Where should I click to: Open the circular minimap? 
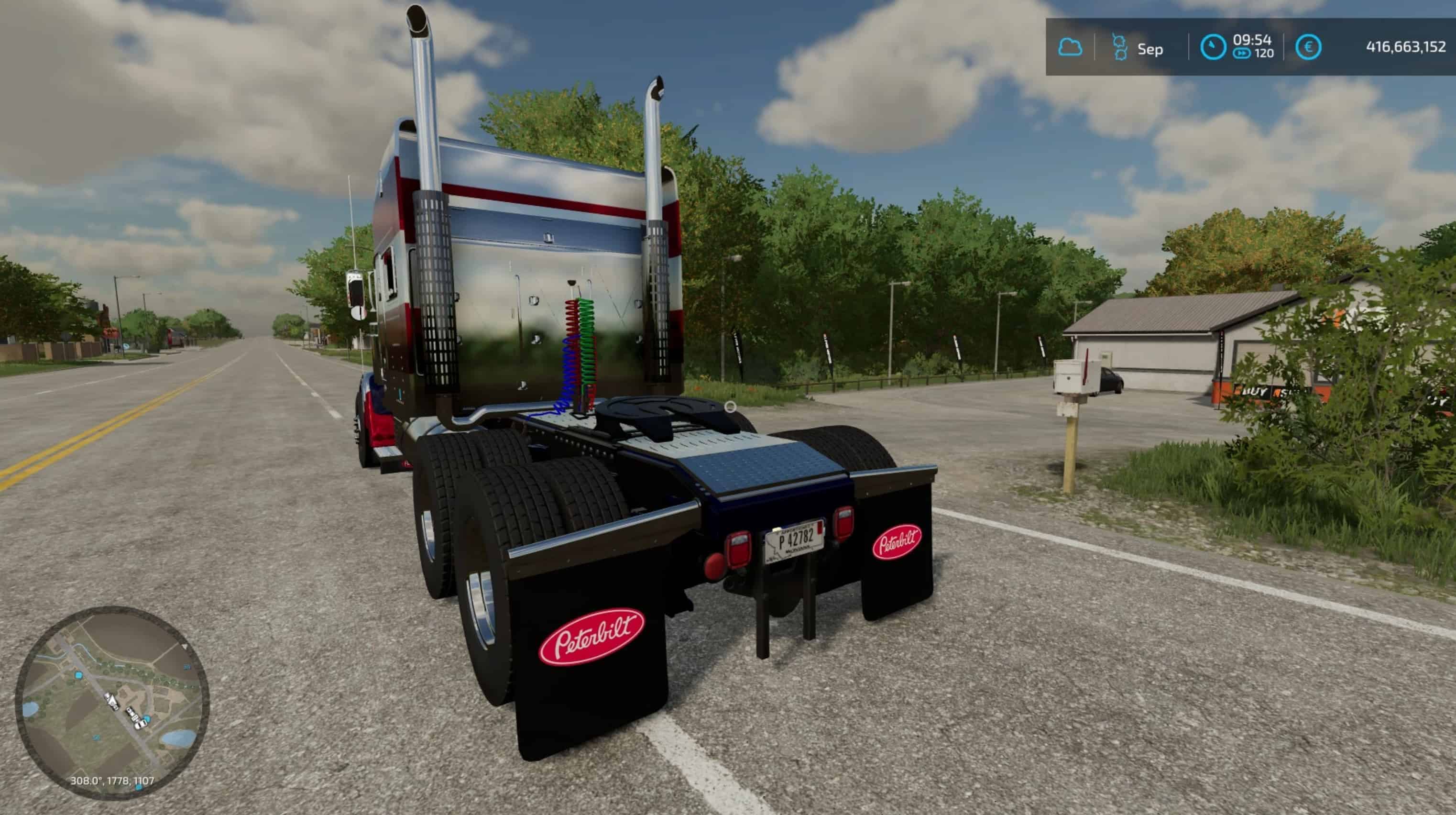pyautogui.click(x=112, y=703)
